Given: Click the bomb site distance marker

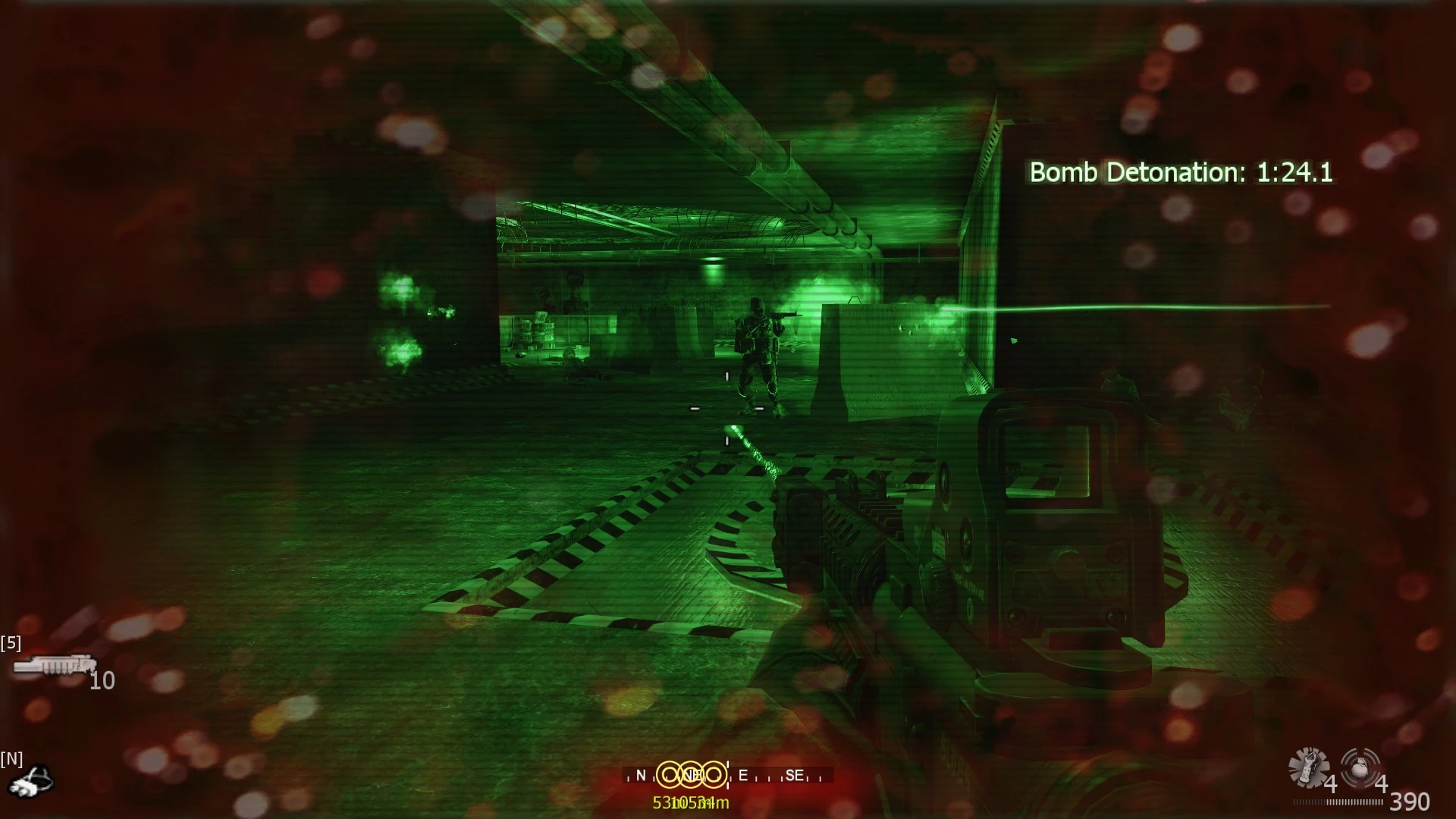Looking at the screenshot, I should tap(690, 802).
